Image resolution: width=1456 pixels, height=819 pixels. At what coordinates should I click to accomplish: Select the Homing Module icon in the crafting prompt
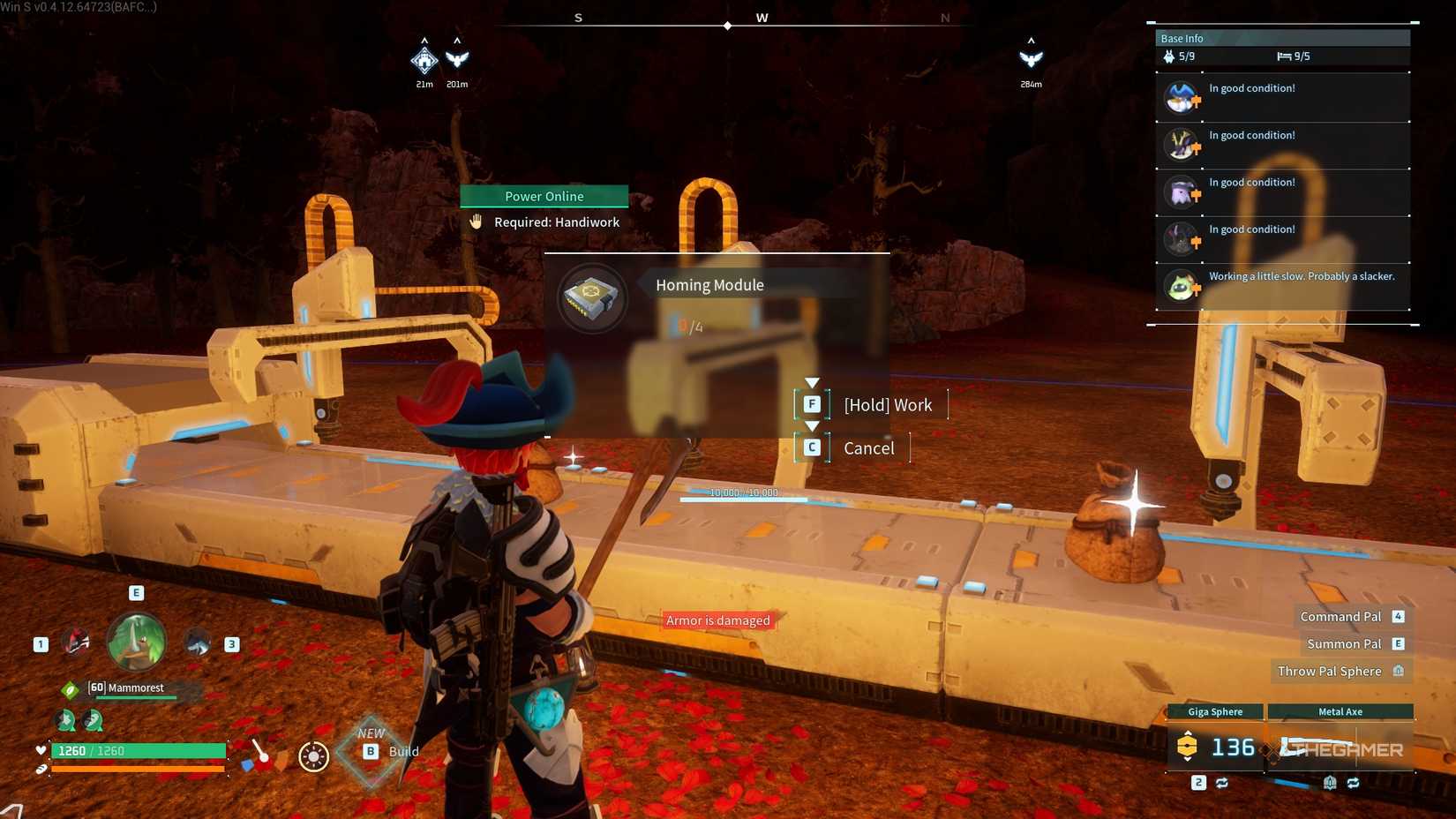pyautogui.click(x=591, y=299)
